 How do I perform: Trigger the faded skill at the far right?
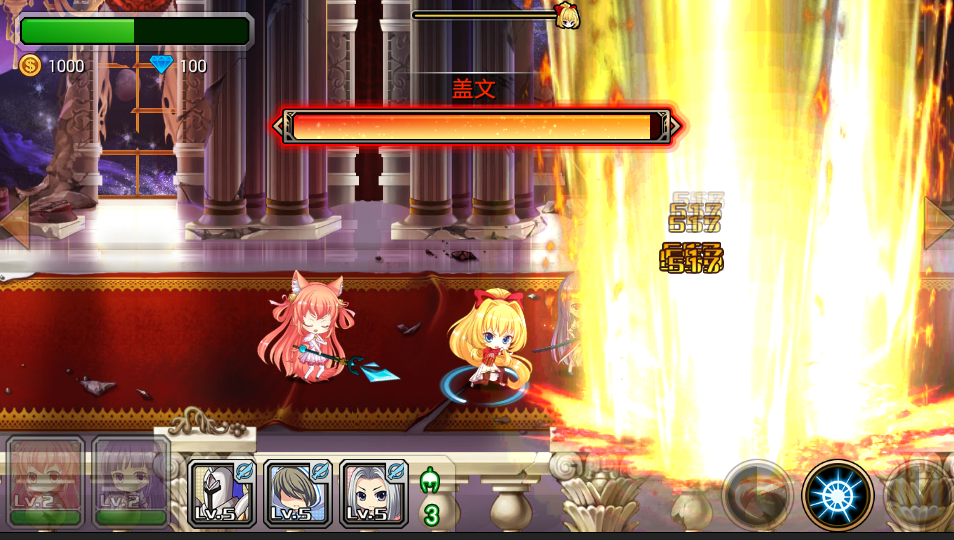pos(918,495)
